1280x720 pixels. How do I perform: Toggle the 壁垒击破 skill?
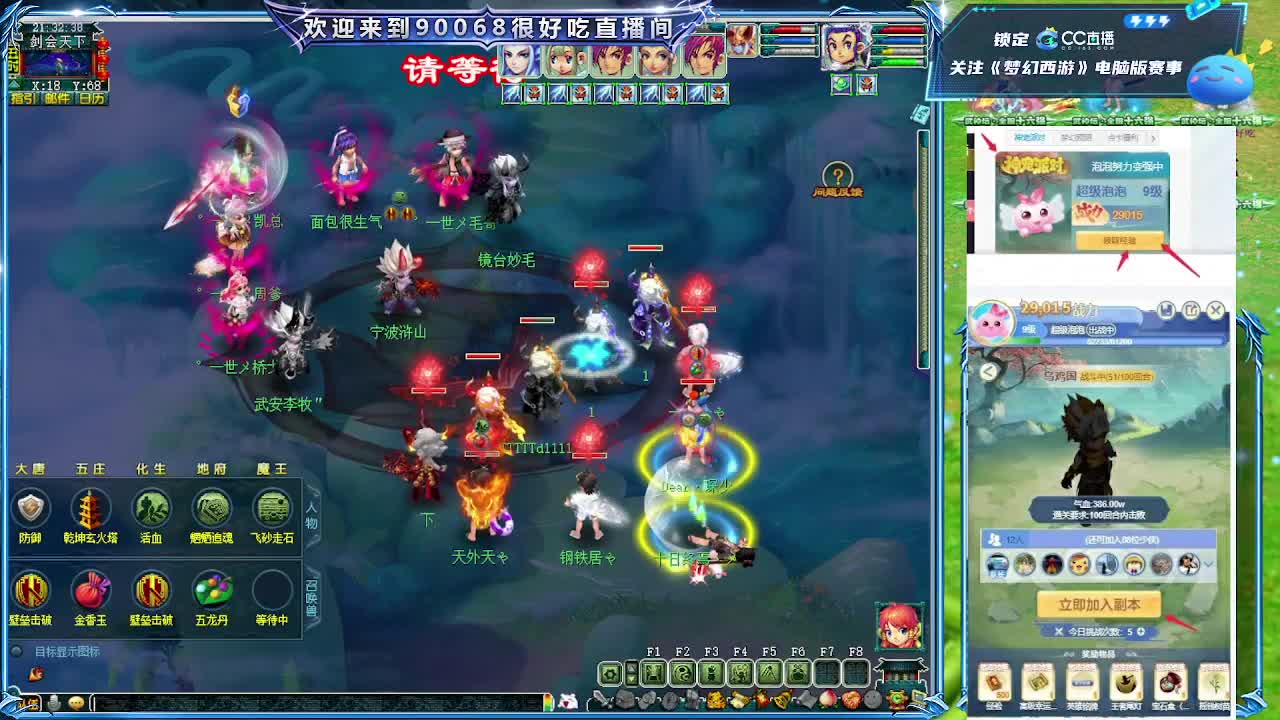(30, 592)
